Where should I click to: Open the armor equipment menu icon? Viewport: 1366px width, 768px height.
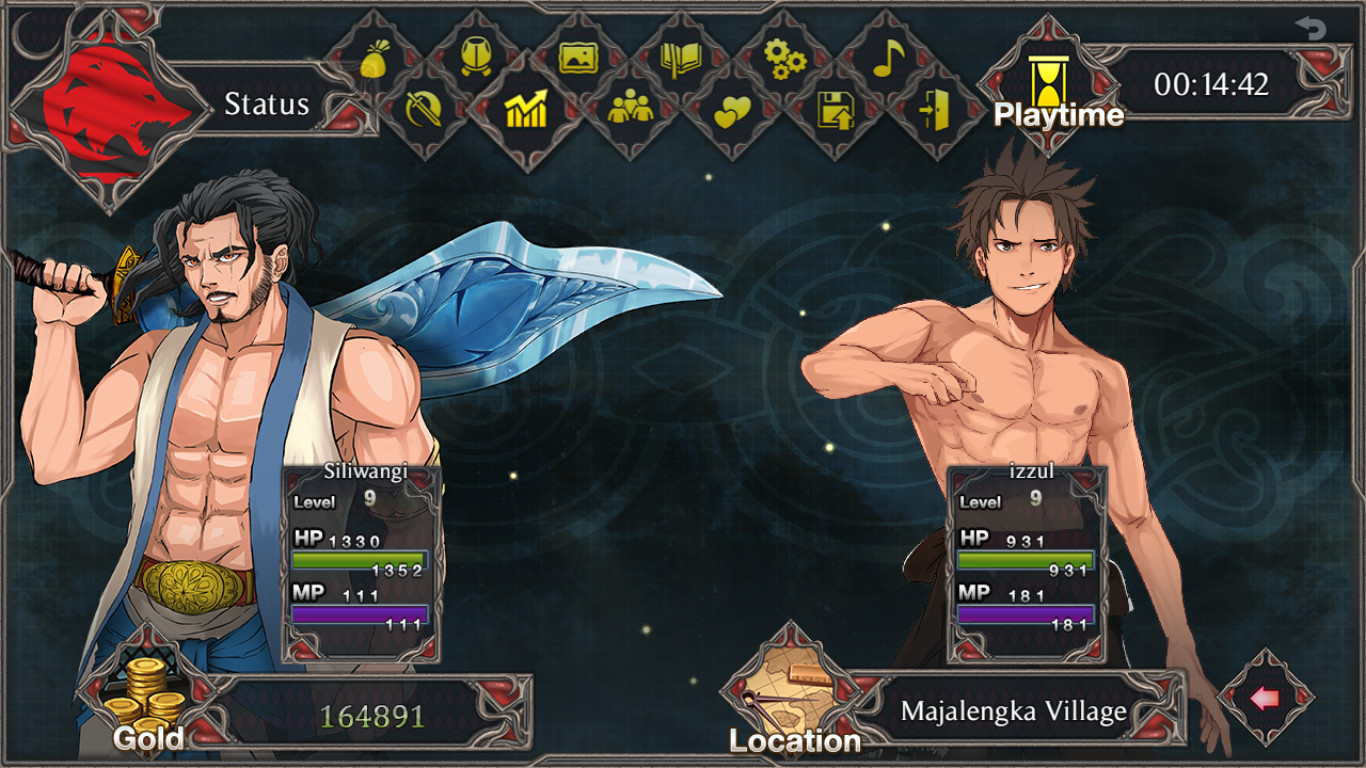pos(476,58)
